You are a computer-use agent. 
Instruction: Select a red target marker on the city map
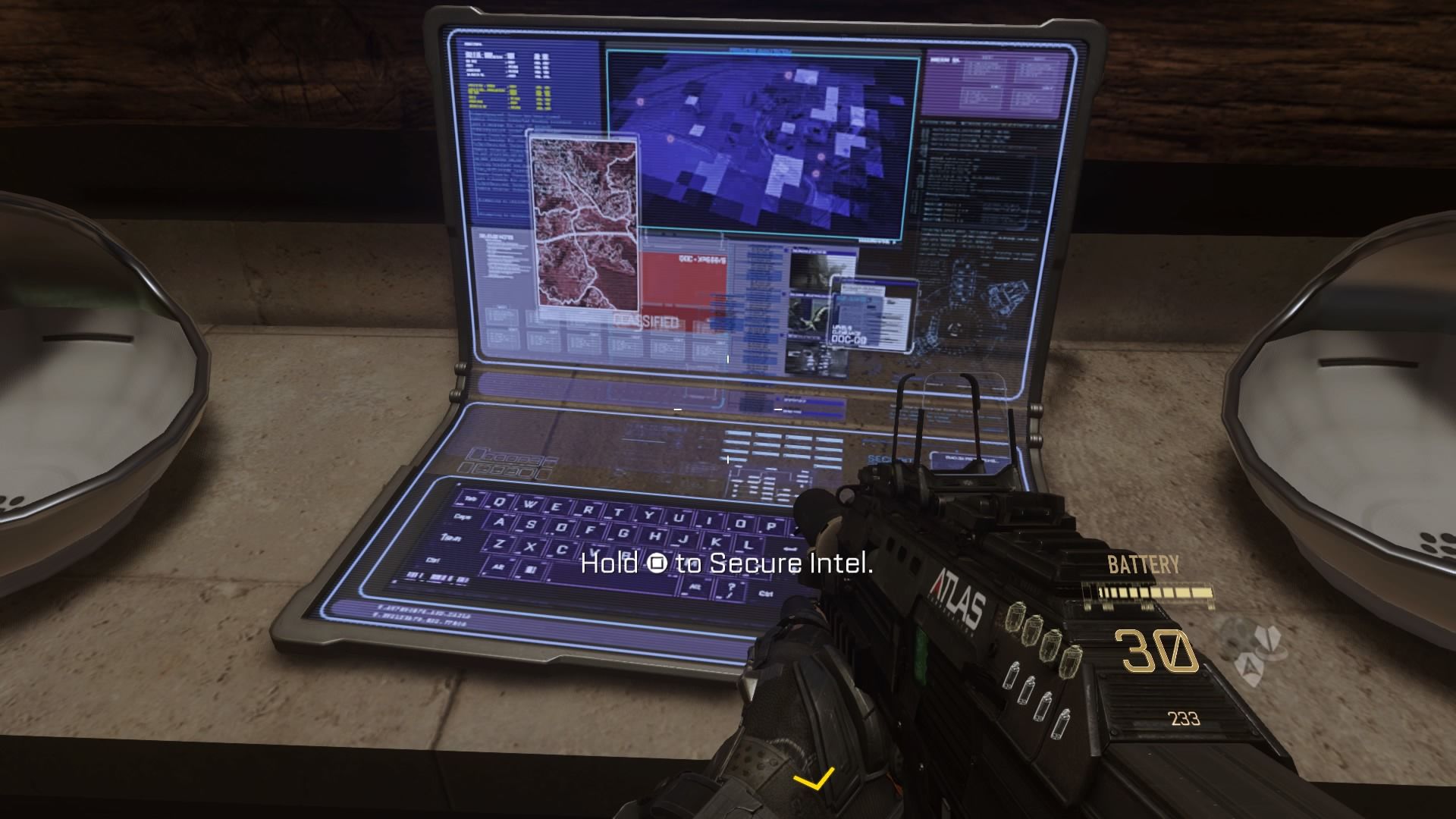[x=789, y=74]
